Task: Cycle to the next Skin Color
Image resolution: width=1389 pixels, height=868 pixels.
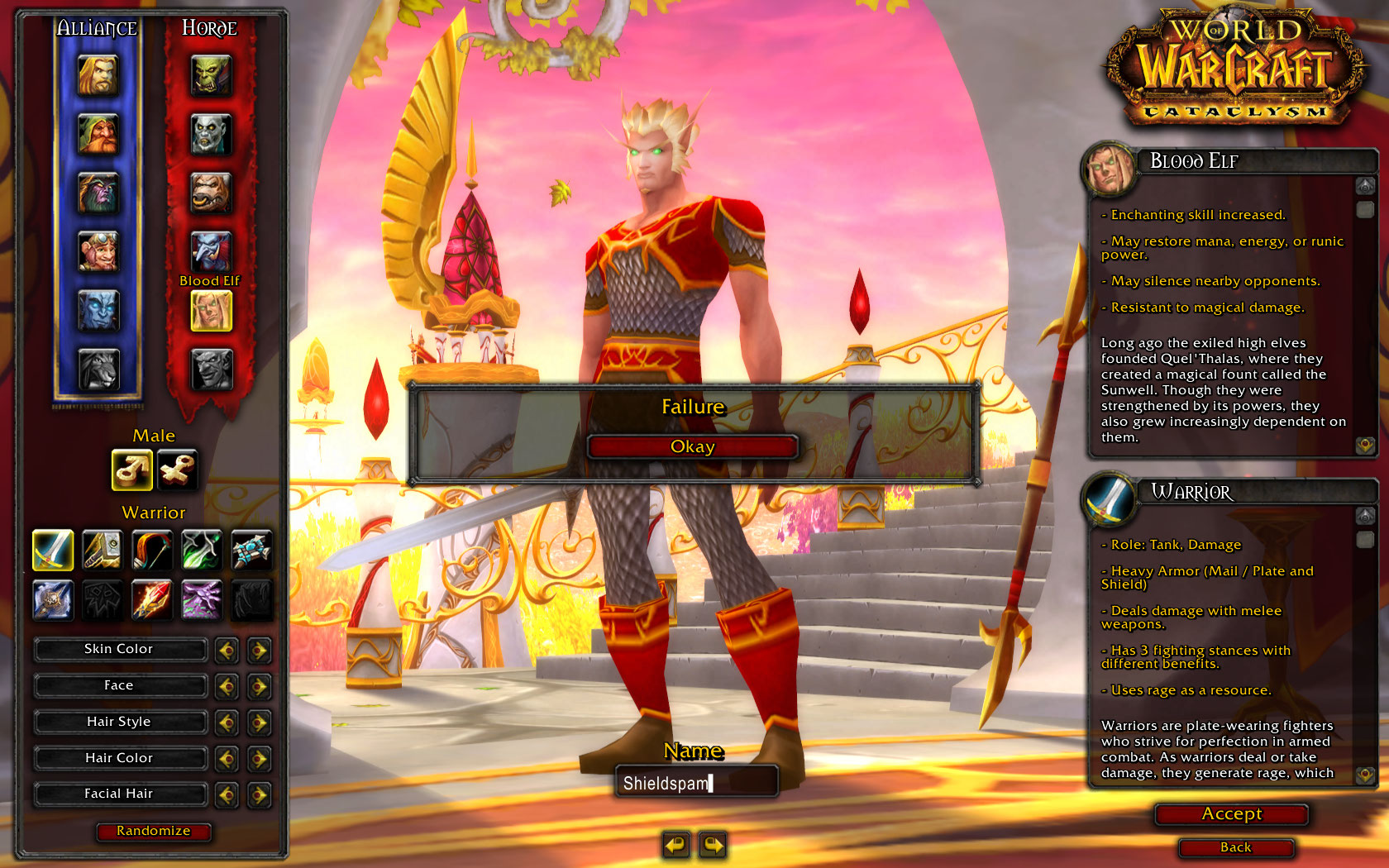Action: (x=259, y=651)
